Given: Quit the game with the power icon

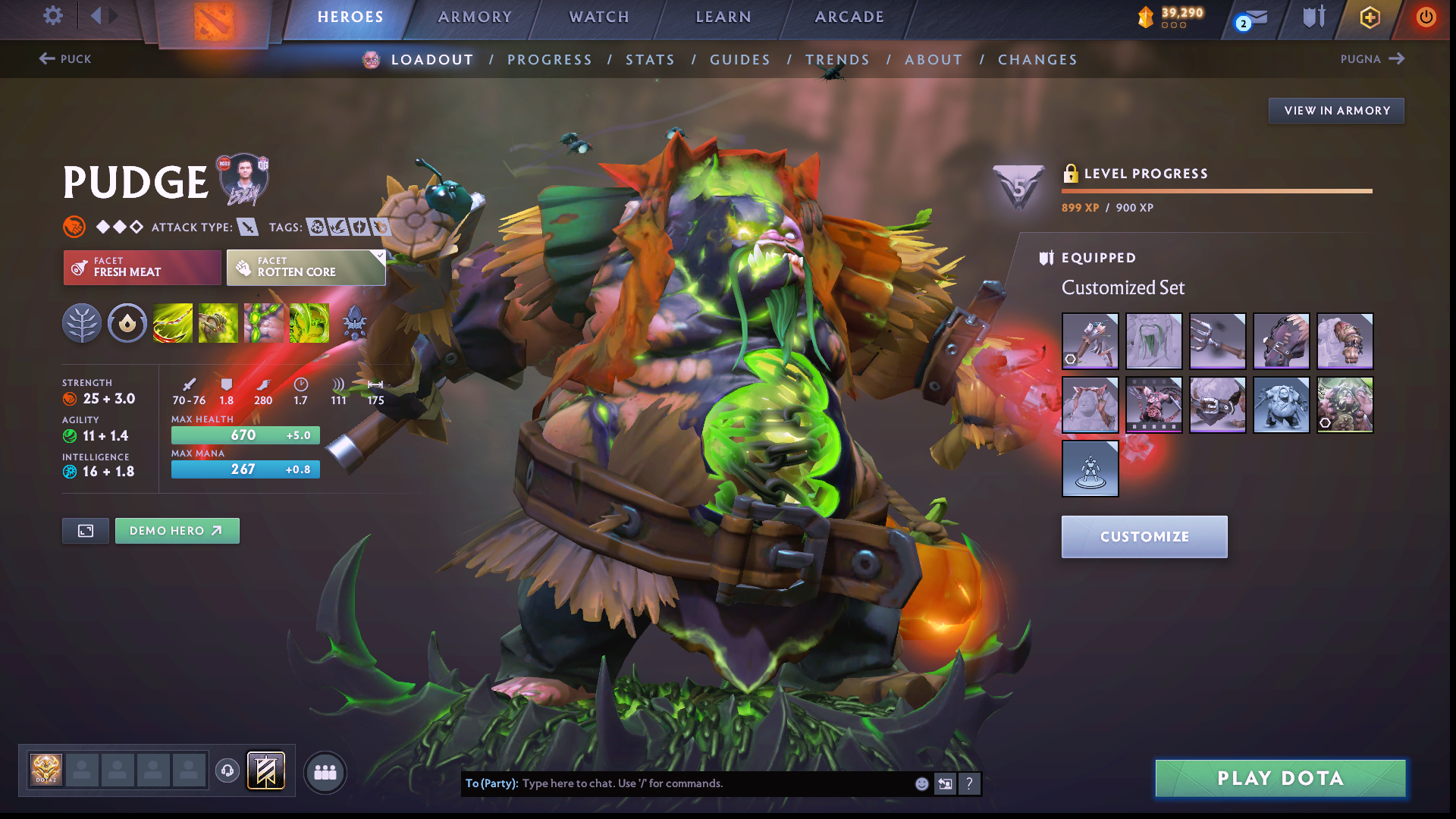Looking at the screenshot, I should [x=1426, y=17].
